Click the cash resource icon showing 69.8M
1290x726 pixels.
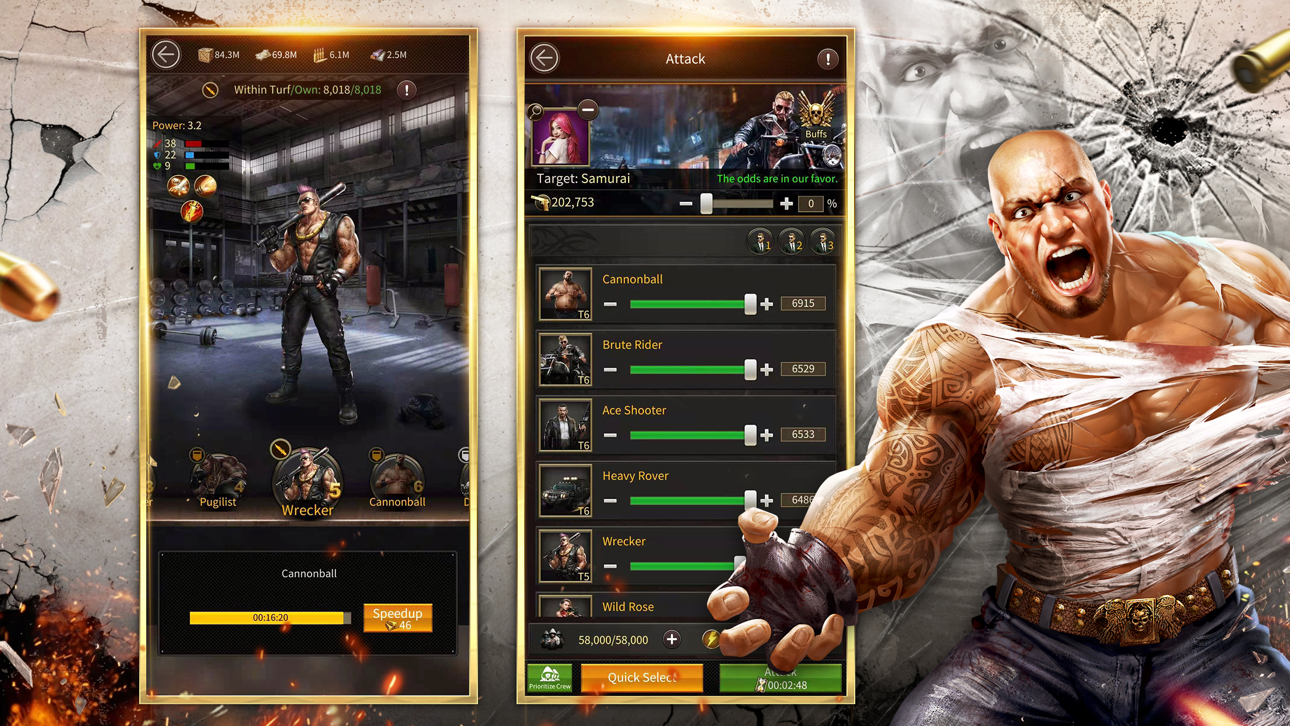pyautogui.click(x=265, y=54)
